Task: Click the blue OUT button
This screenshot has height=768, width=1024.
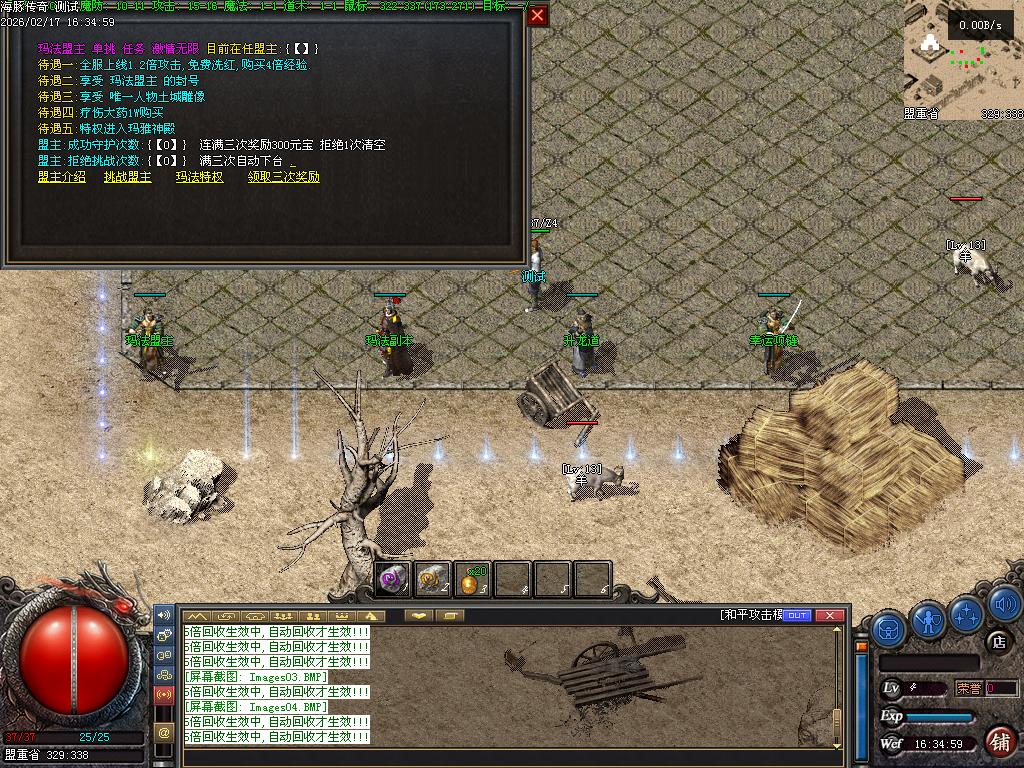Action: (797, 615)
